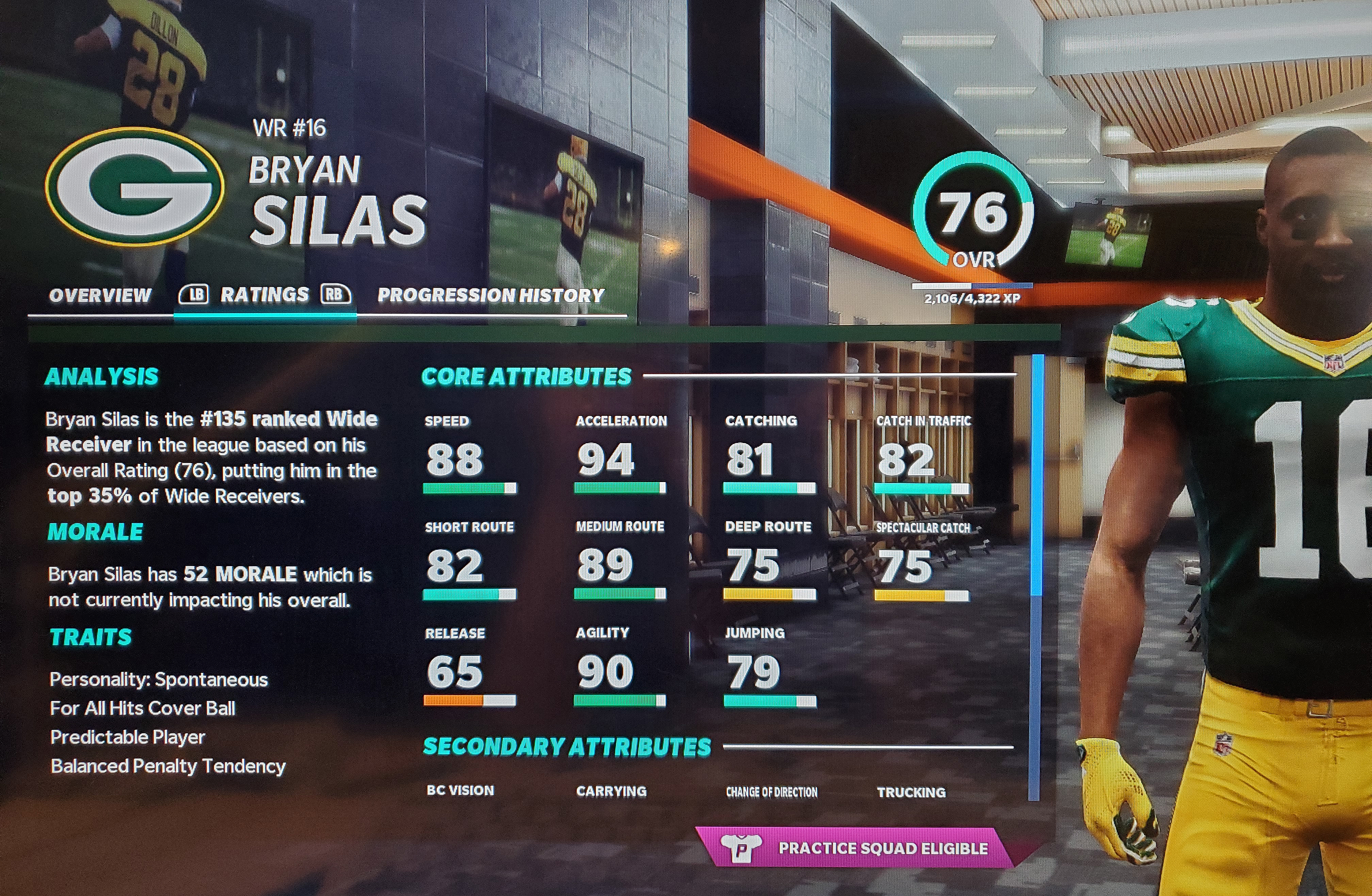This screenshot has width=1372, height=896.
Task: Select the Ratings tab
Action: coord(265,295)
